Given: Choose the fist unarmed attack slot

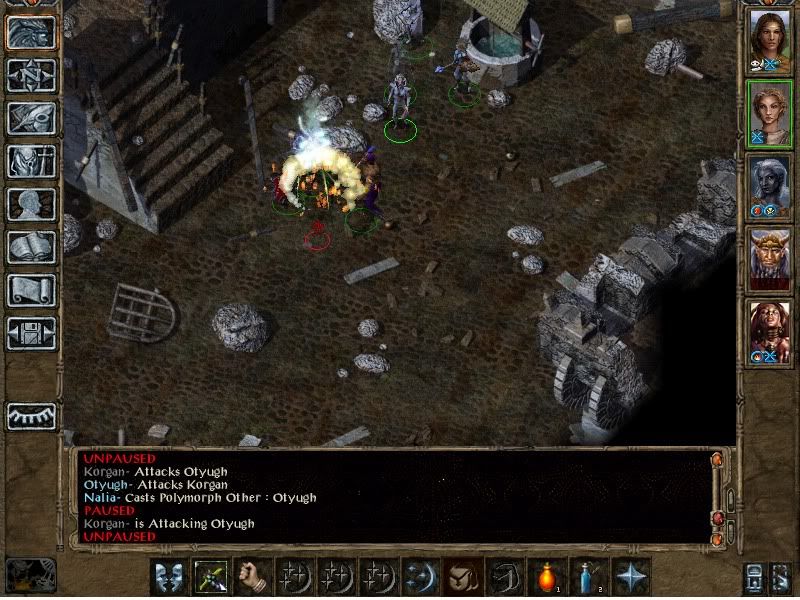Looking at the screenshot, I should tap(252, 578).
